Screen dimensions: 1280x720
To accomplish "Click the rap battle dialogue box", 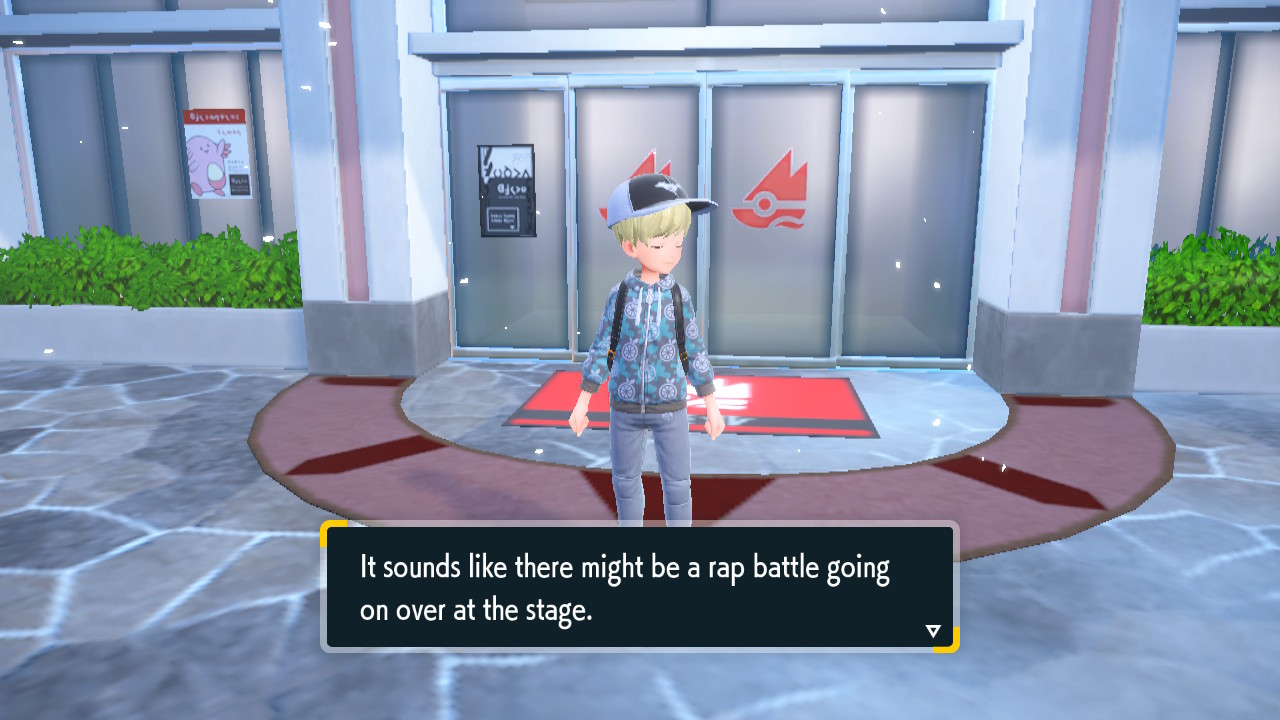I will pyautogui.click(x=639, y=587).
